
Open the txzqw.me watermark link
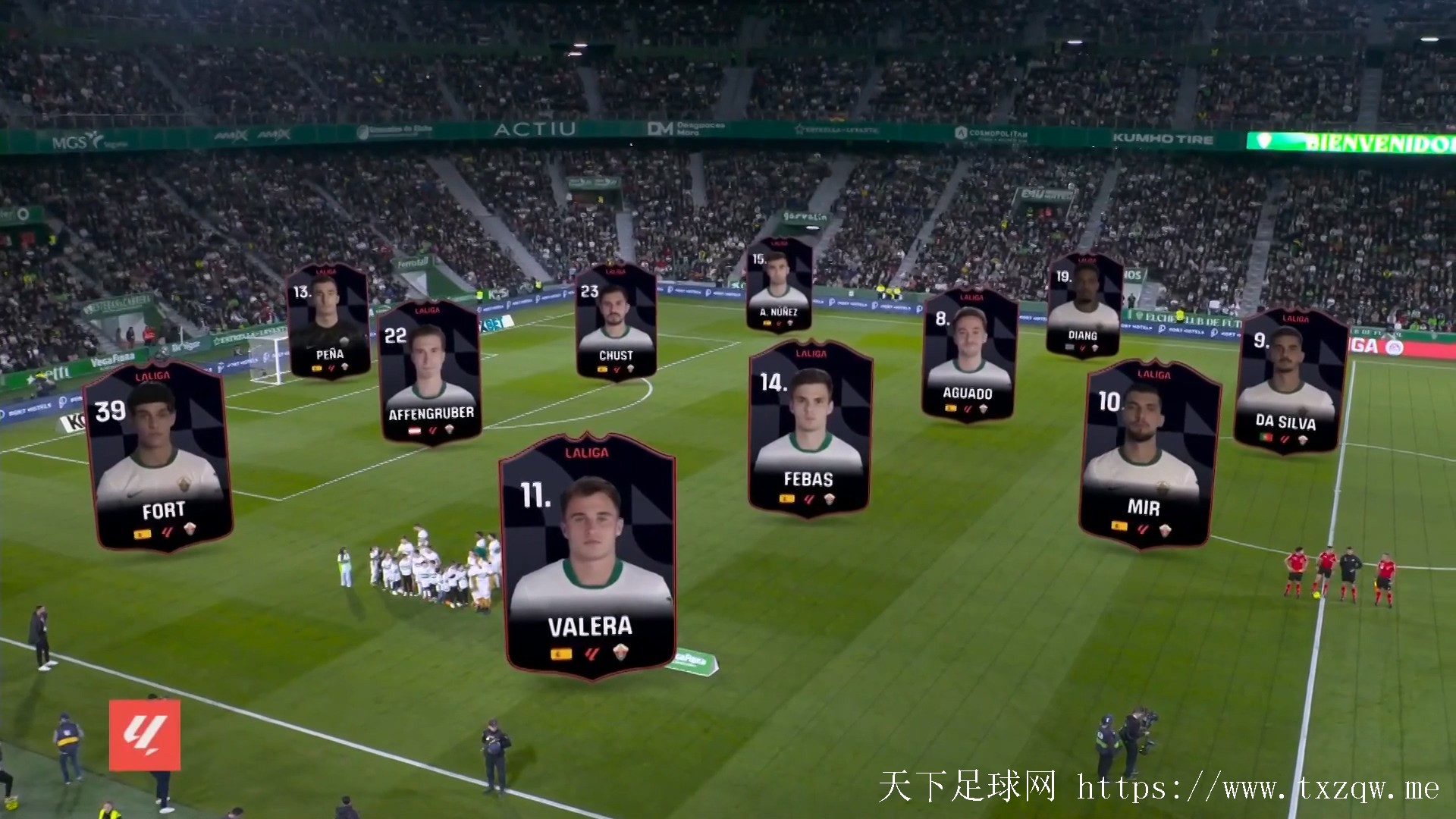(x=1257, y=788)
